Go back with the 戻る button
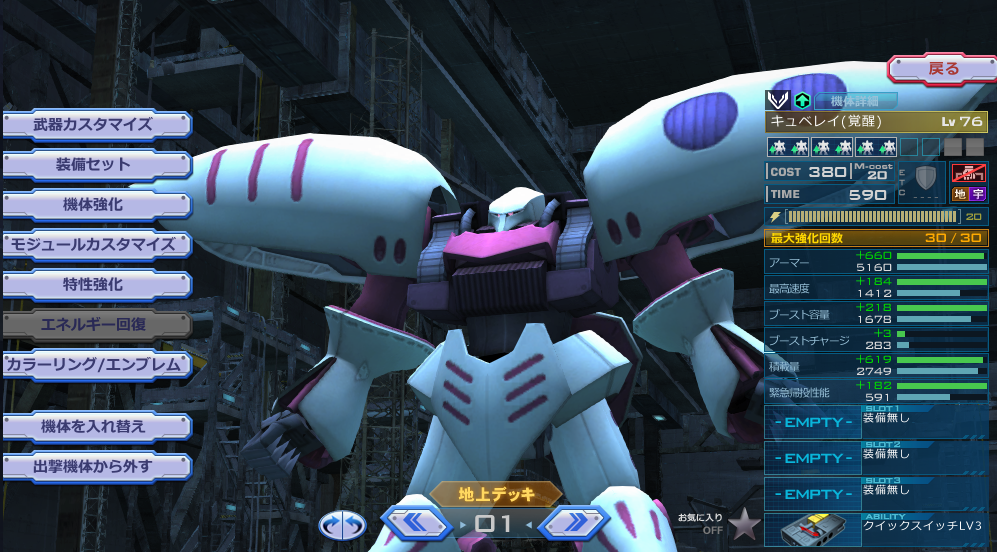Viewport: 997px width, 552px height. pos(942,69)
